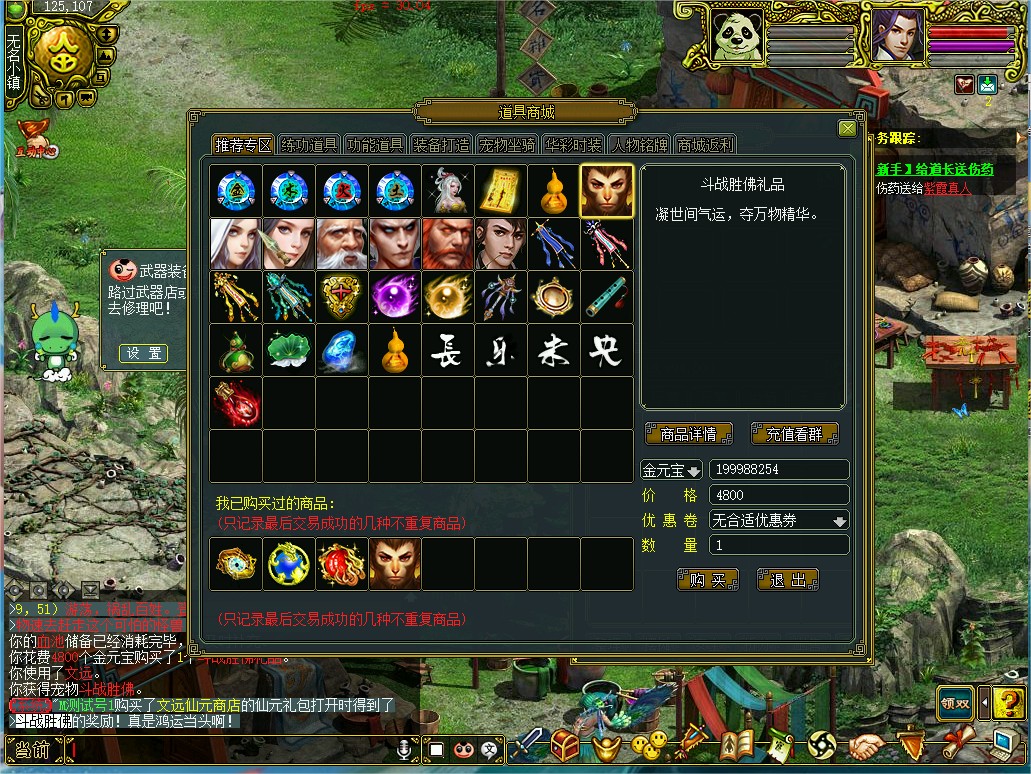This screenshot has width=1031, height=774.
Task: Click the 购买 purchase button
Action: coord(707,580)
